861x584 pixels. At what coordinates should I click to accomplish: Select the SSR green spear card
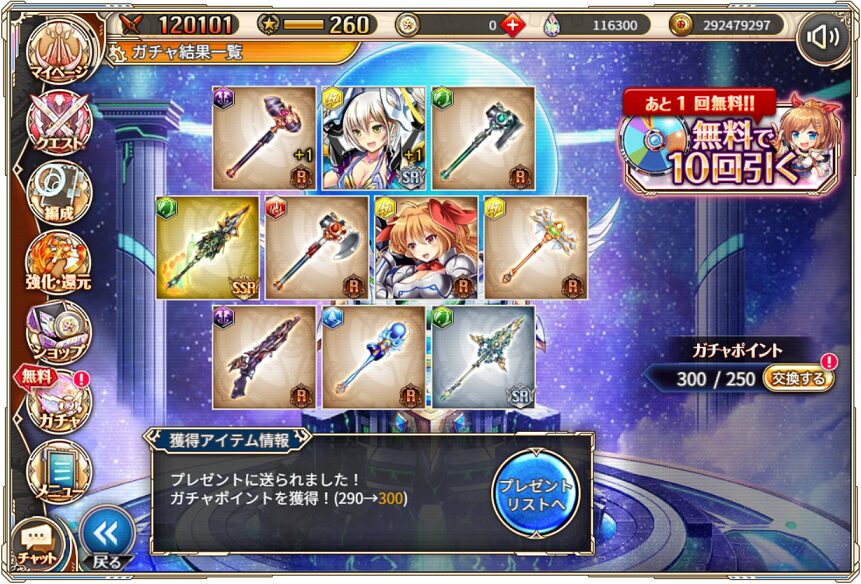point(208,248)
